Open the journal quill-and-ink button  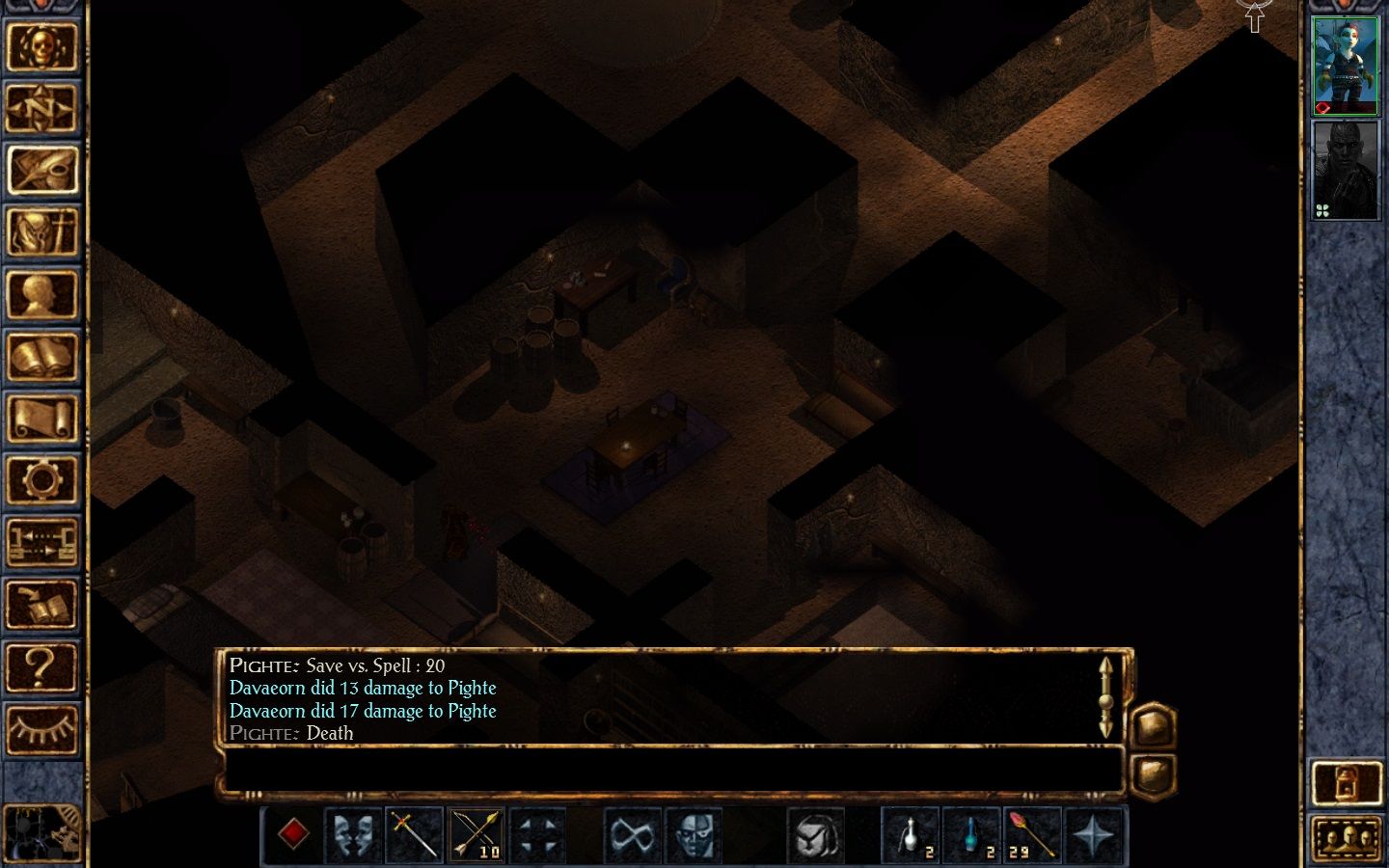click(41, 170)
